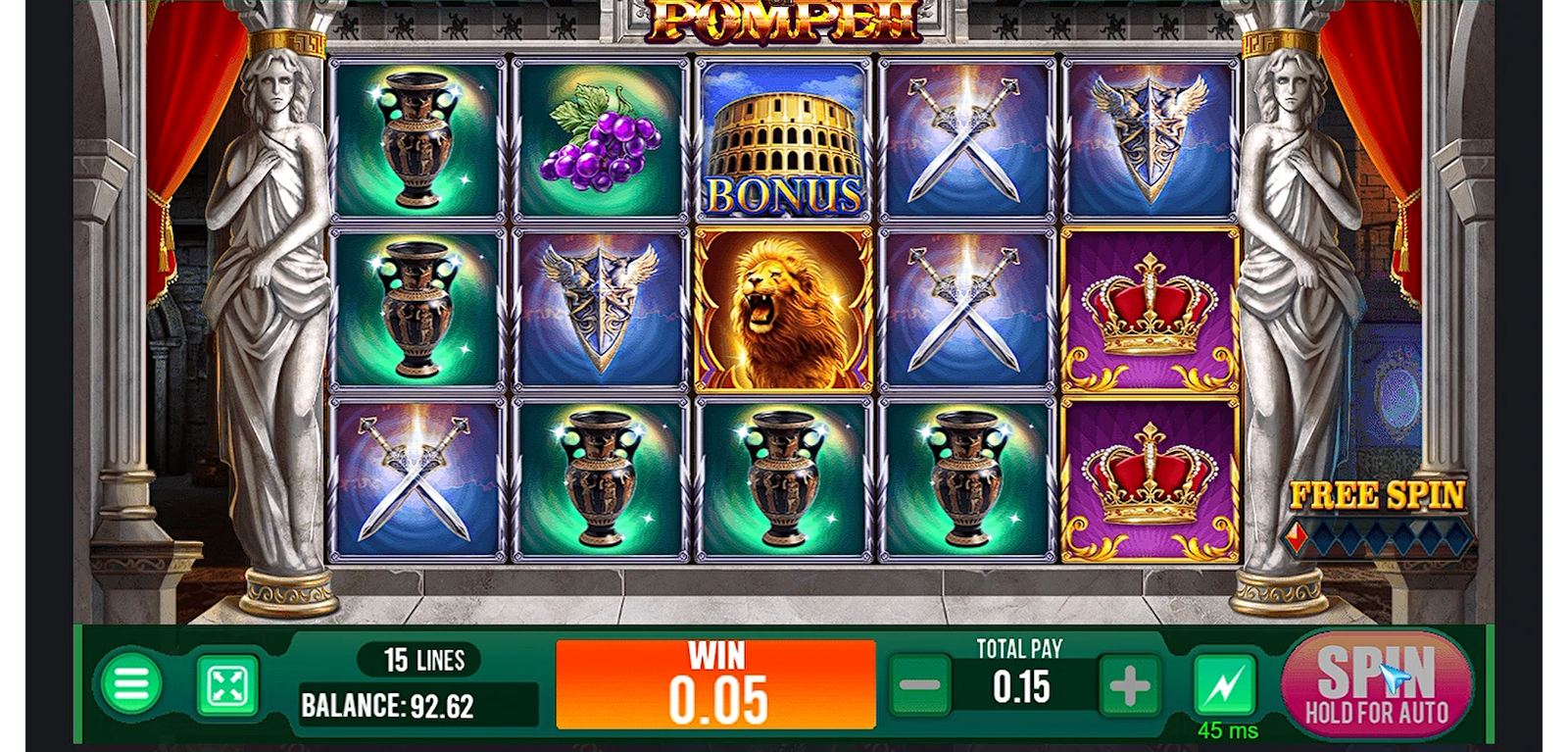Open the hamburger menu button
The width and height of the screenshot is (1568, 752).
pos(131,685)
